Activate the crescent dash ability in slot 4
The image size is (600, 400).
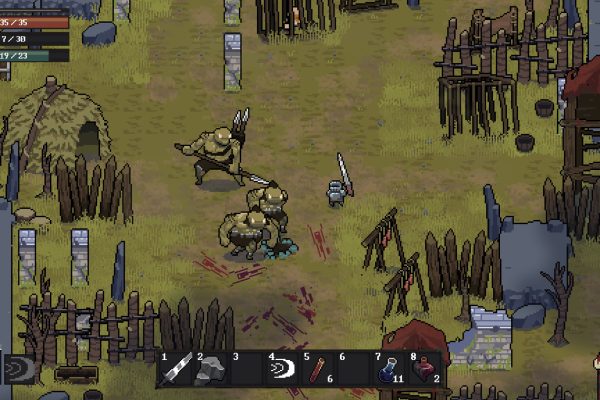[283, 369]
